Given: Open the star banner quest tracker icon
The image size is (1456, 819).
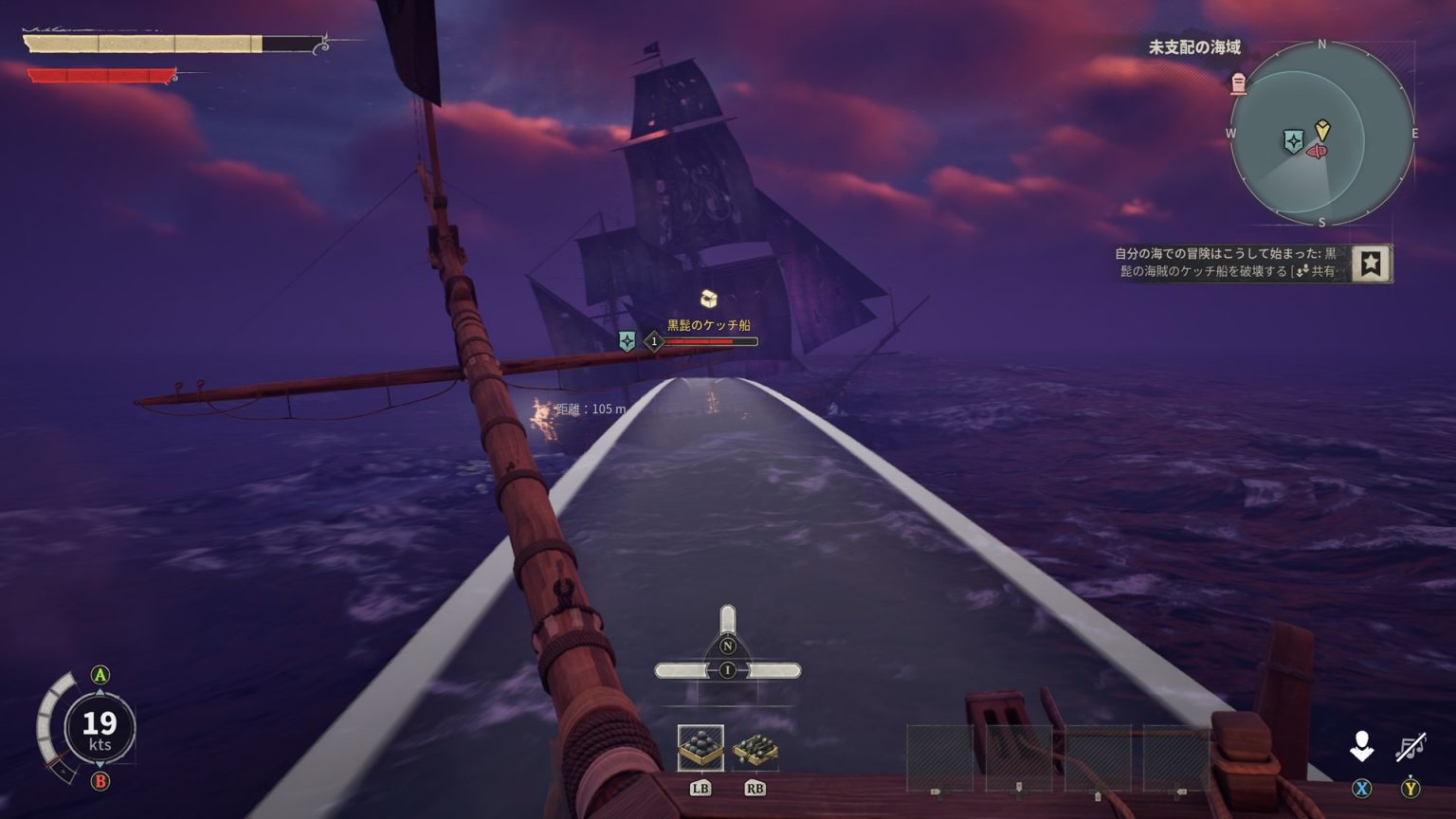Looking at the screenshot, I should pyautogui.click(x=1371, y=264).
